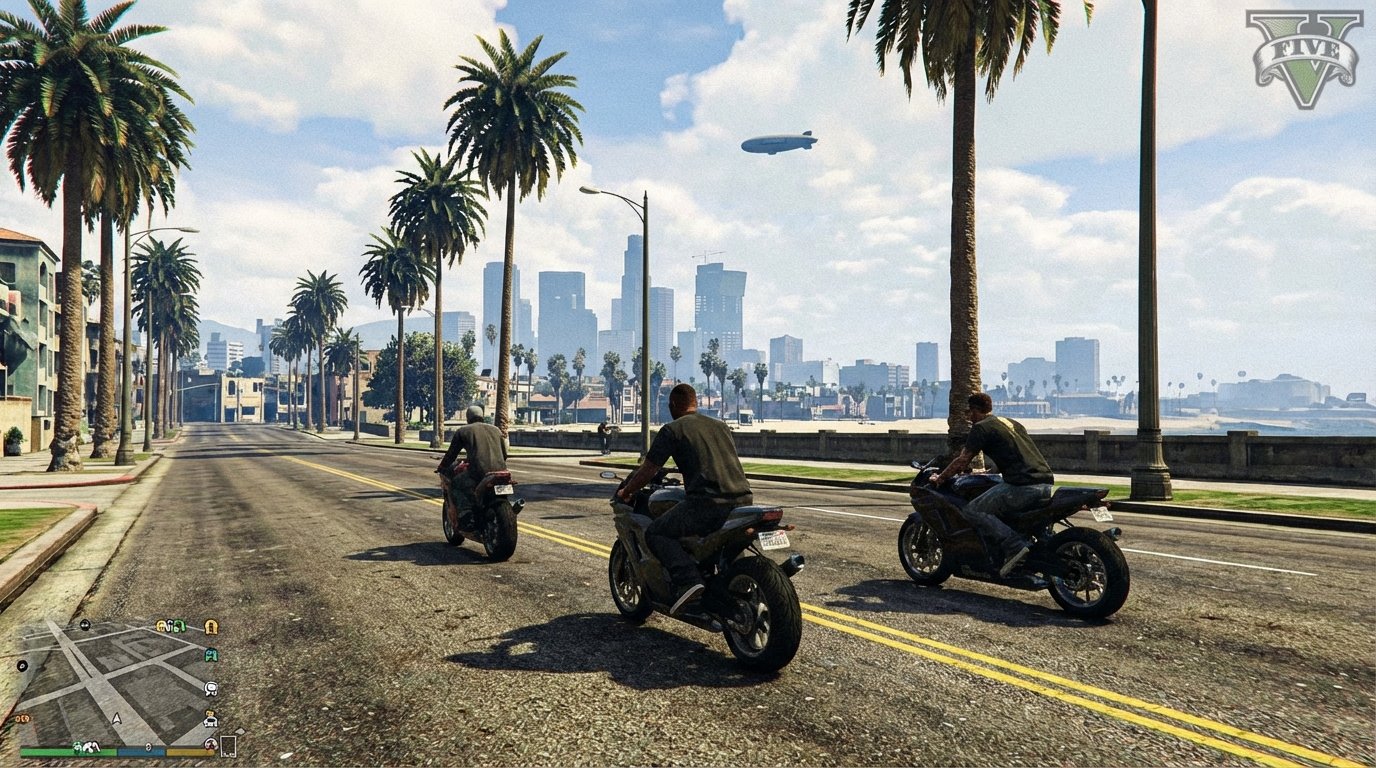Click the white building marker beside the minimap bars
1376x768 pixels.
[230, 746]
